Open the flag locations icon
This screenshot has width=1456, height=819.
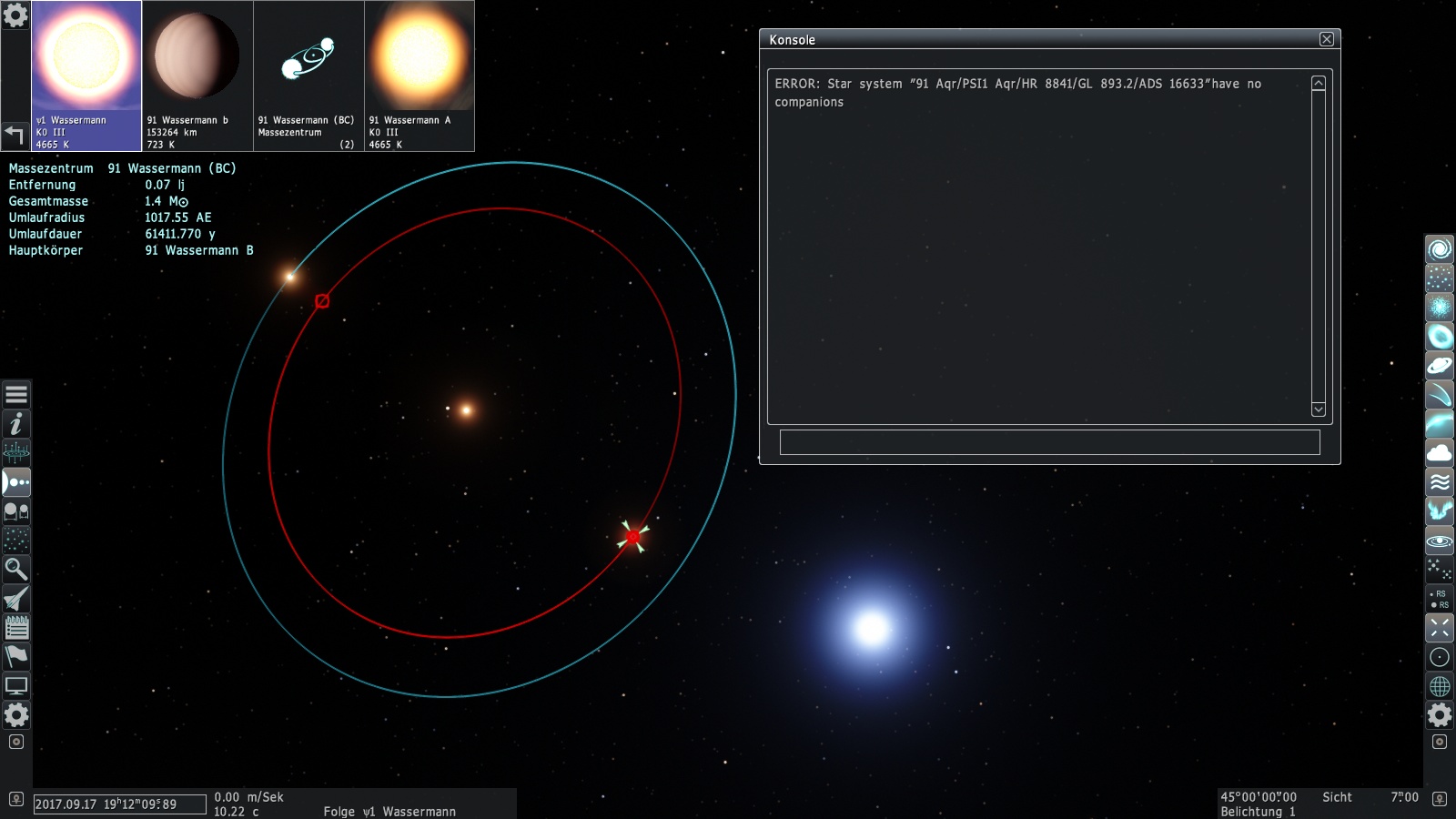pos(16,657)
